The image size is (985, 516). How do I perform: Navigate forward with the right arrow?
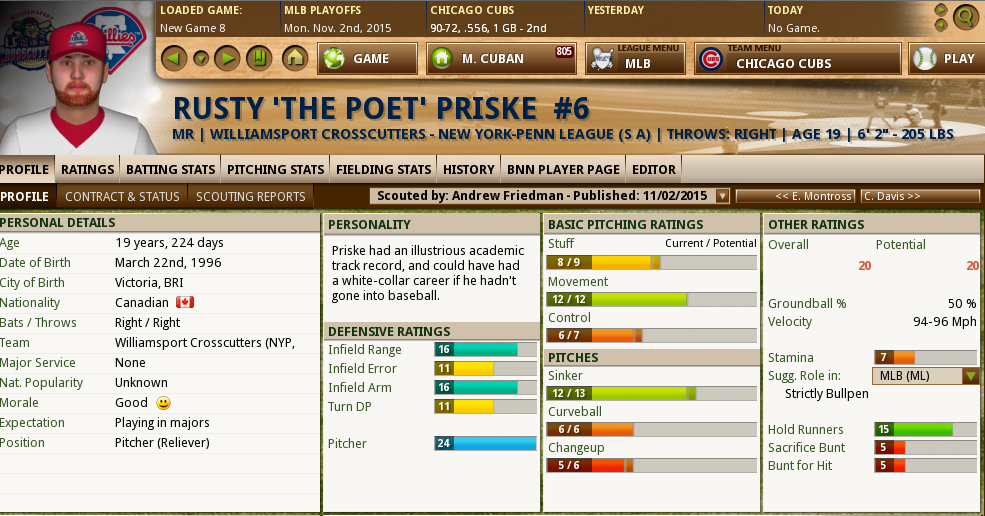tap(227, 58)
